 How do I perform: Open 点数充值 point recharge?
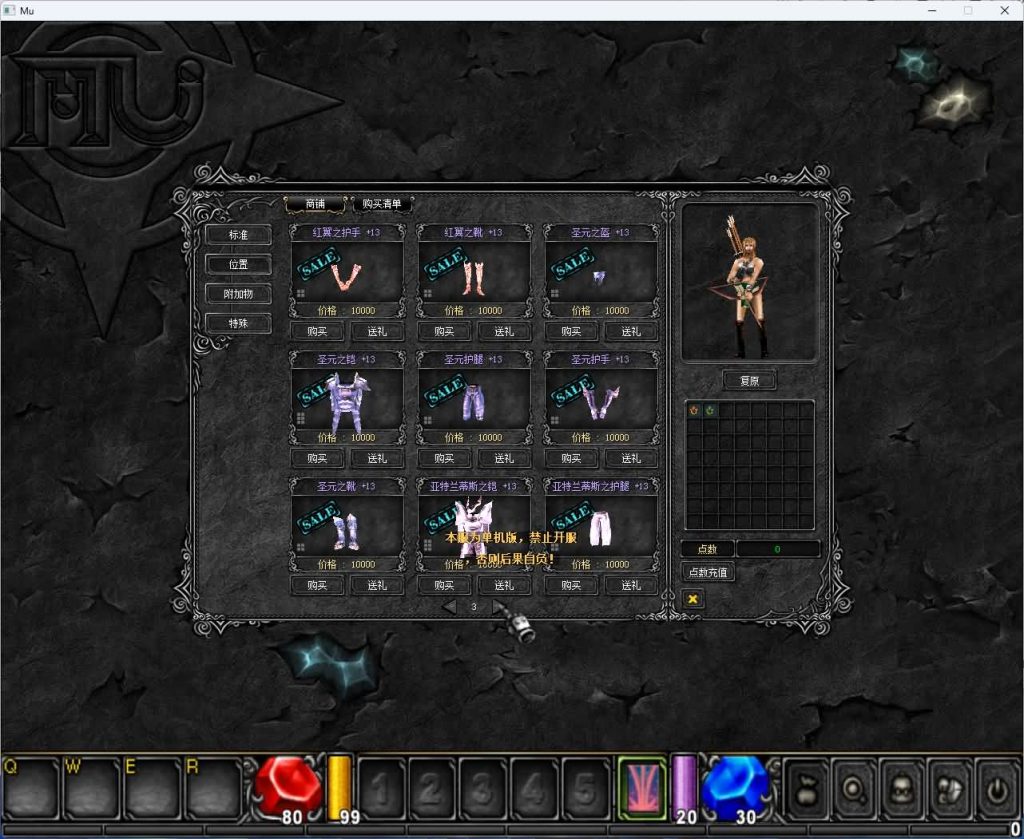pyautogui.click(x=708, y=573)
